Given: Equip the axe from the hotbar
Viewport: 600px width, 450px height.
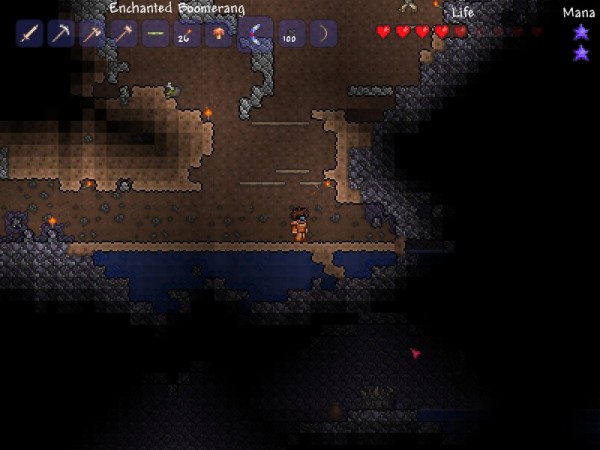Looking at the screenshot, I should 91,34.
